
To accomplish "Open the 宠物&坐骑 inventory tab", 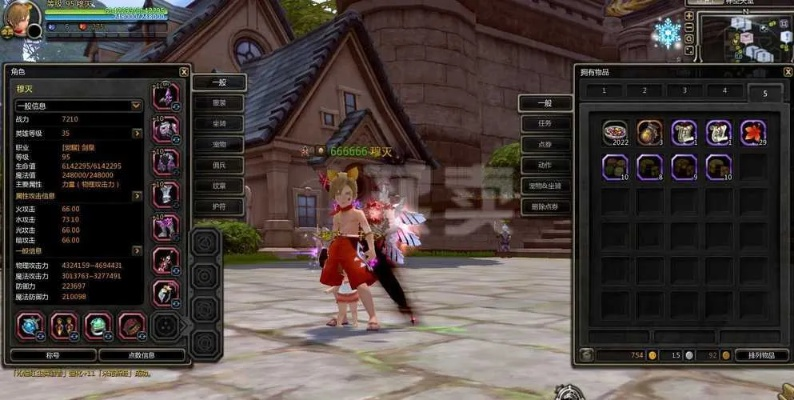I will [545, 185].
